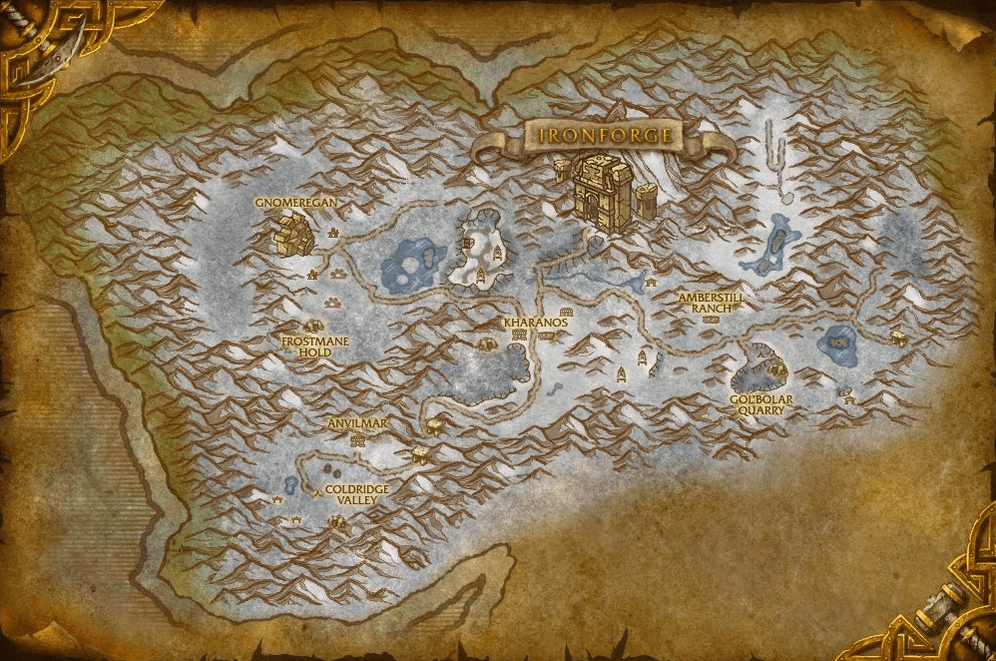Click the Anvilmar map label

pyautogui.click(x=357, y=424)
